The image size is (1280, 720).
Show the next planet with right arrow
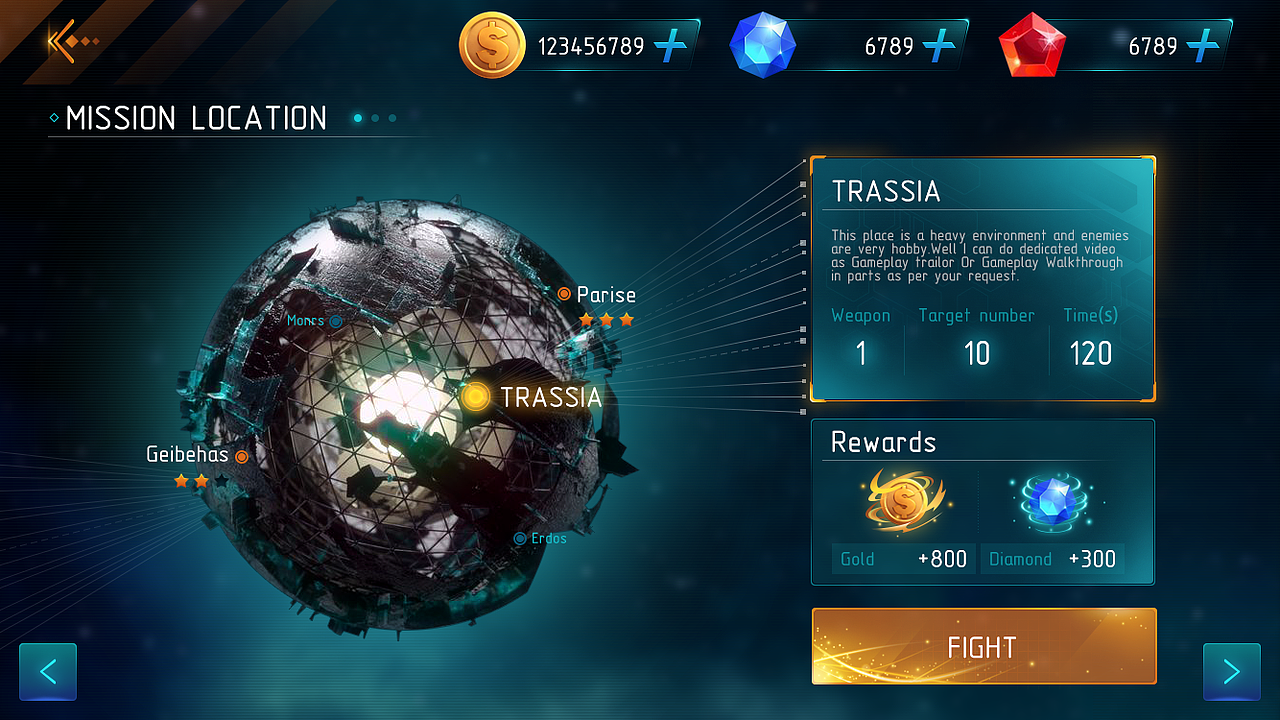1231,671
